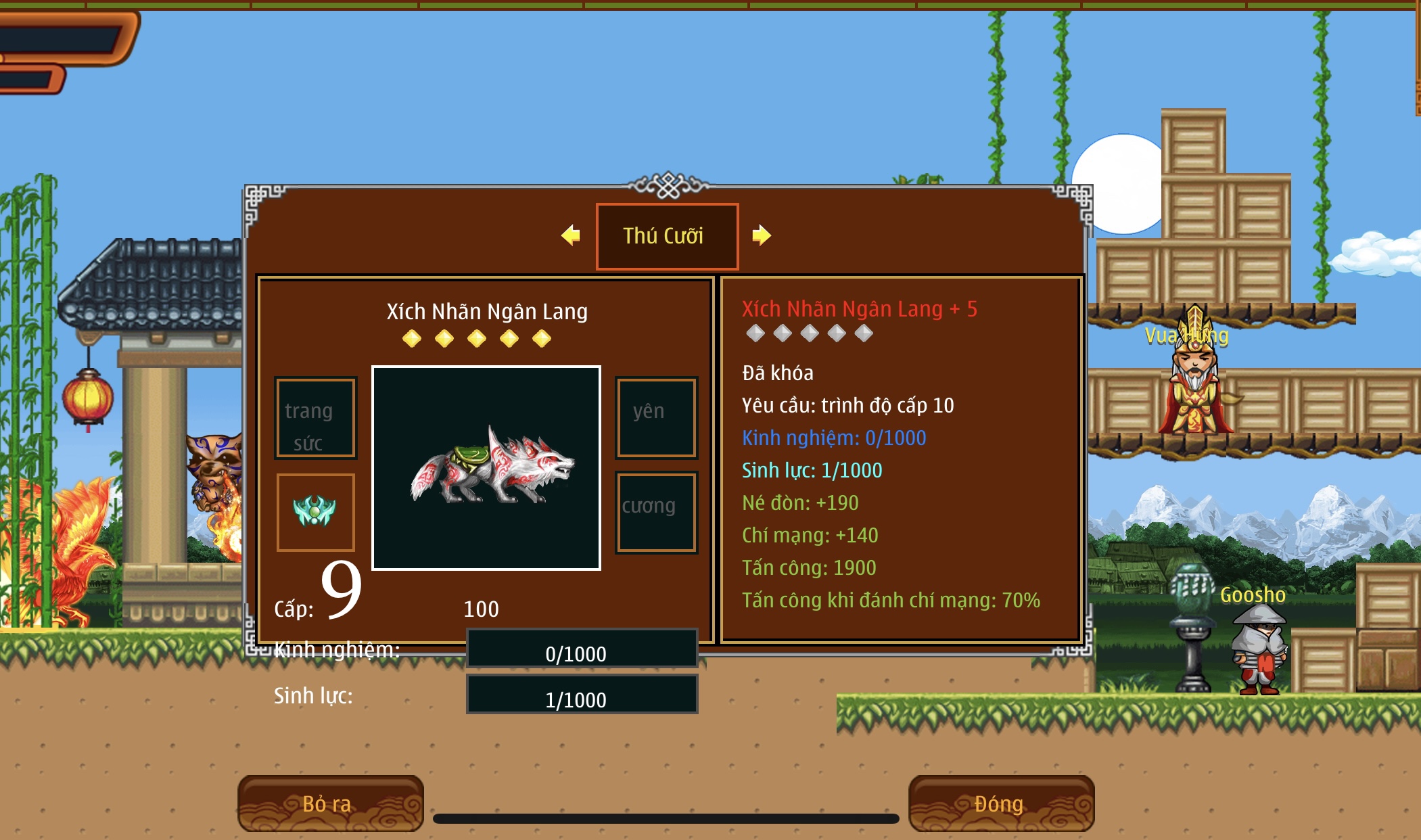Click the left yellow arrow beside Thú Cưỡi

571,235
